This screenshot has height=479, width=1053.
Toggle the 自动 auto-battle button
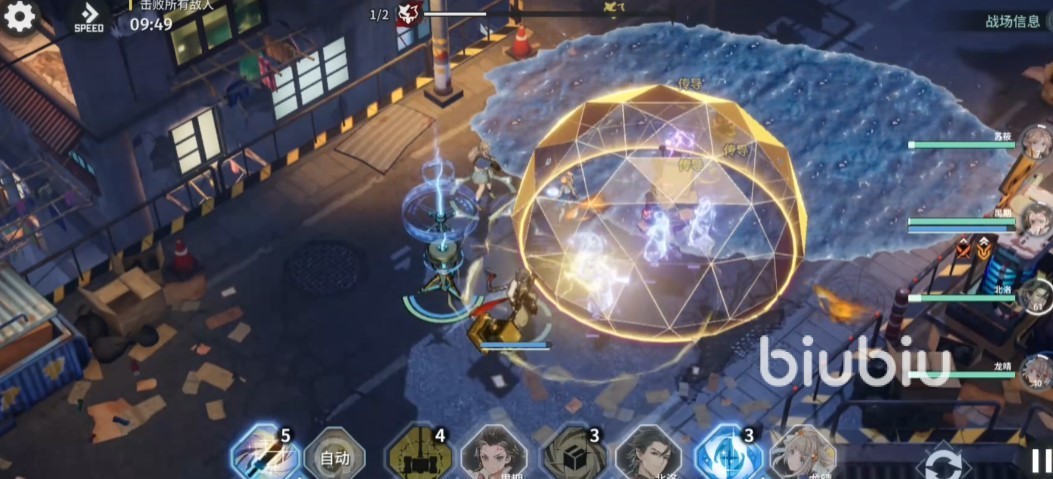tap(334, 458)
